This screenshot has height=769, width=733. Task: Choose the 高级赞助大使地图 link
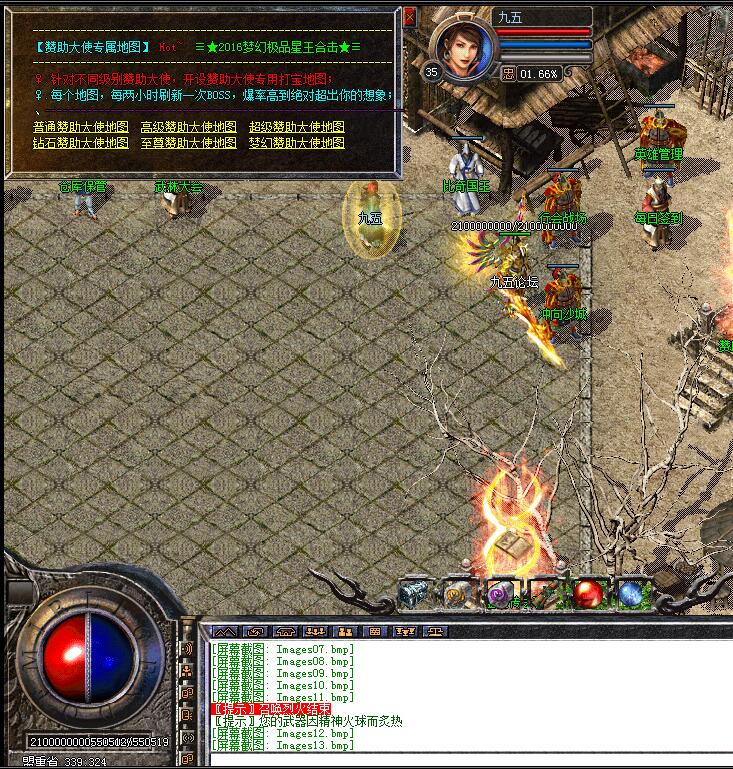[x=188, y=128]
